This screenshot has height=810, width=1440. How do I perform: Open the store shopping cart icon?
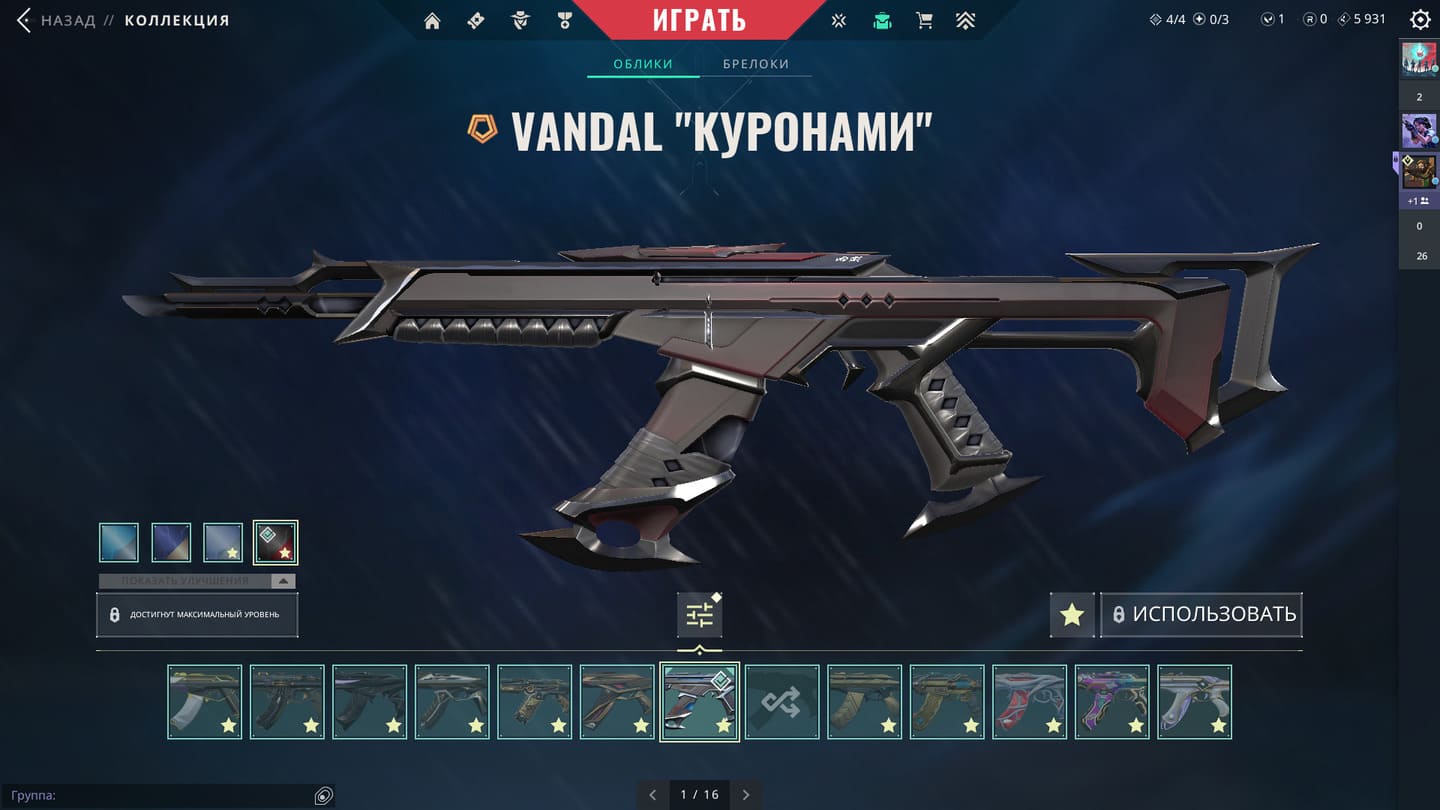924,21
